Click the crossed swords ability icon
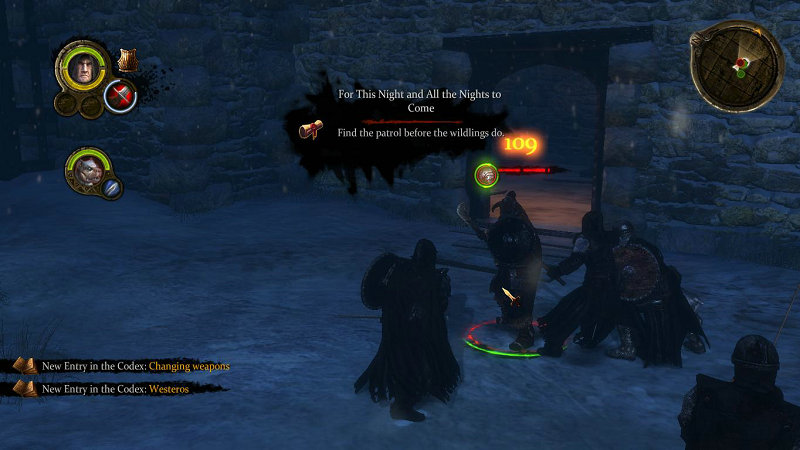 (x=121, y=96)
